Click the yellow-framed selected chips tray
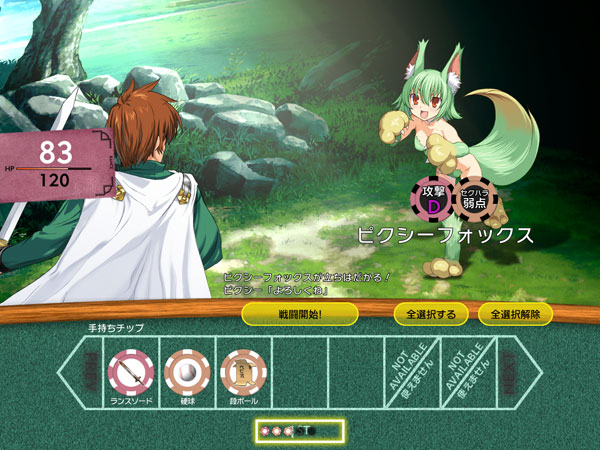Image resolution: width=600 pixels, height=450 pixels. pyautogui.click(x=298, y=431)
